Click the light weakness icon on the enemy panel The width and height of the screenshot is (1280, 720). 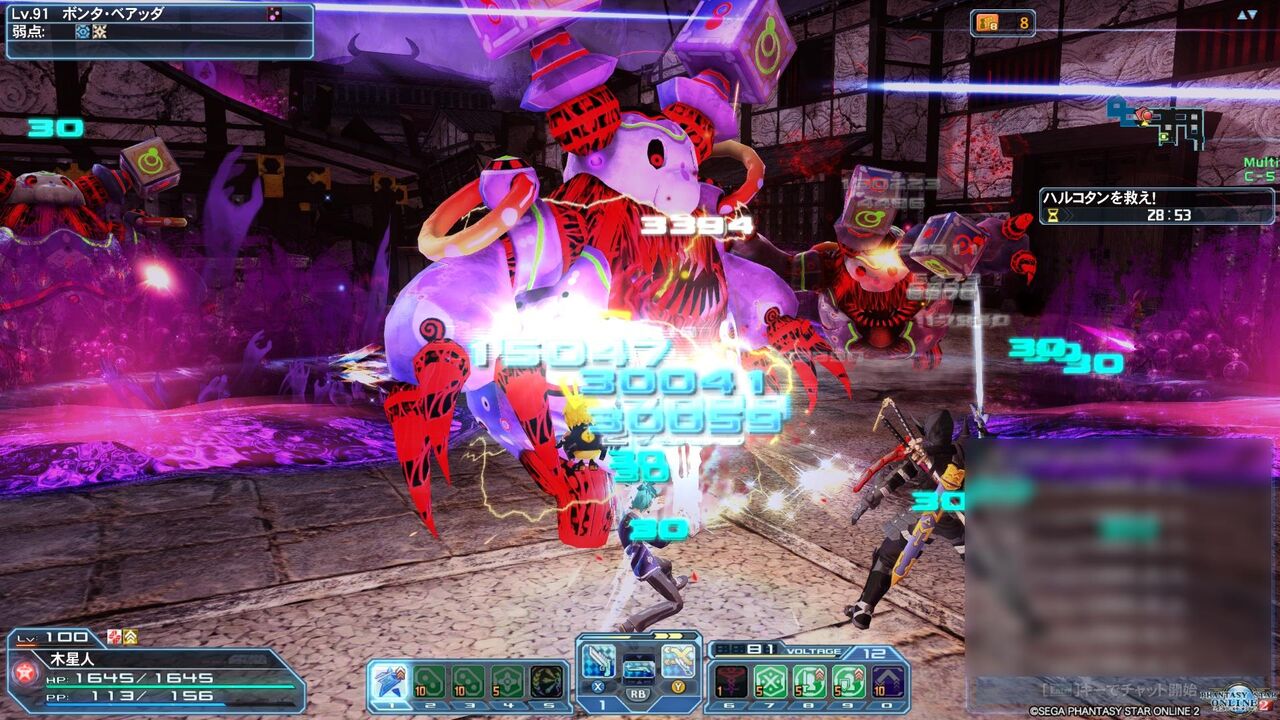100,33
